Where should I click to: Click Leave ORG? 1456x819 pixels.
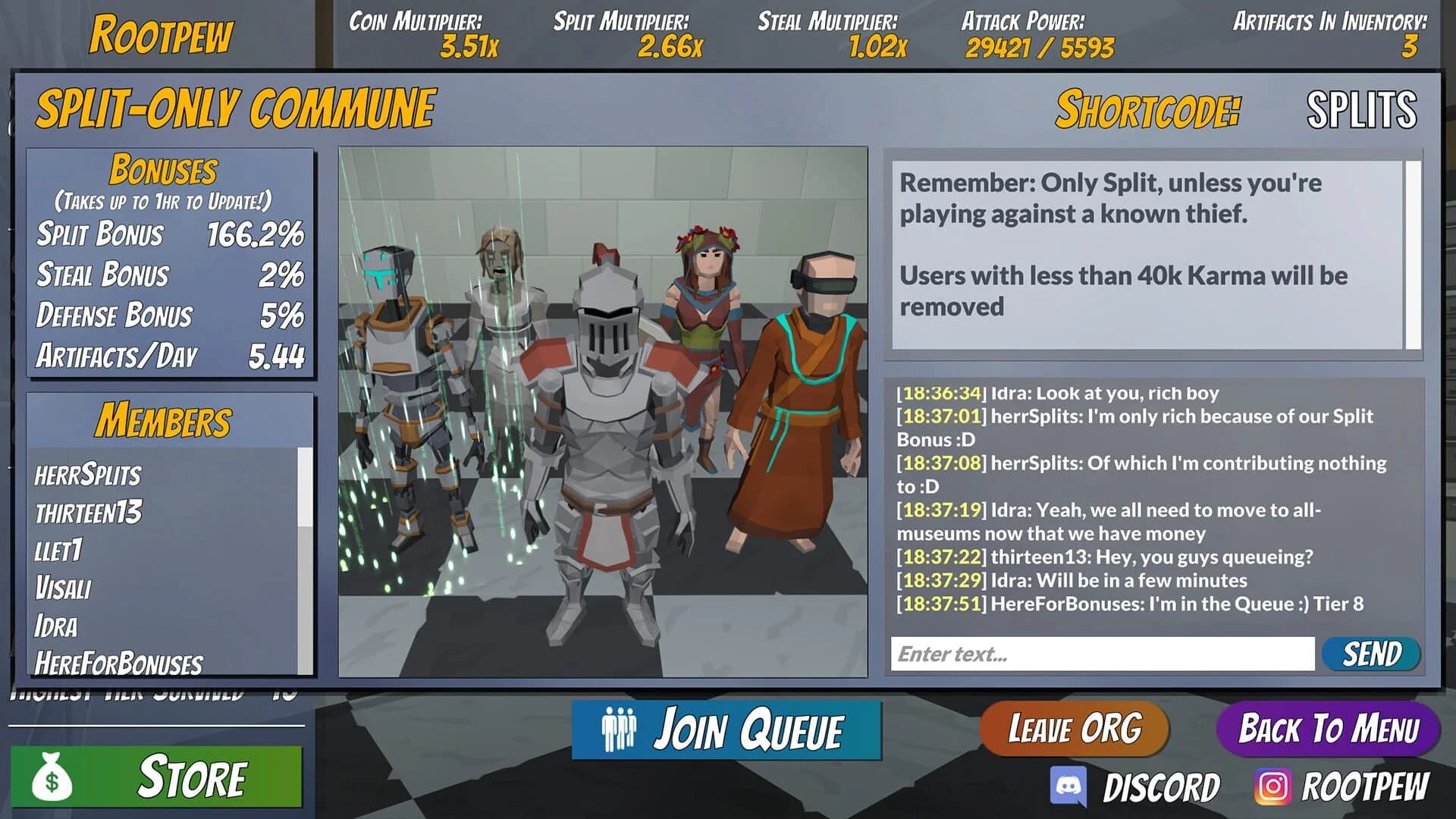1074,730
